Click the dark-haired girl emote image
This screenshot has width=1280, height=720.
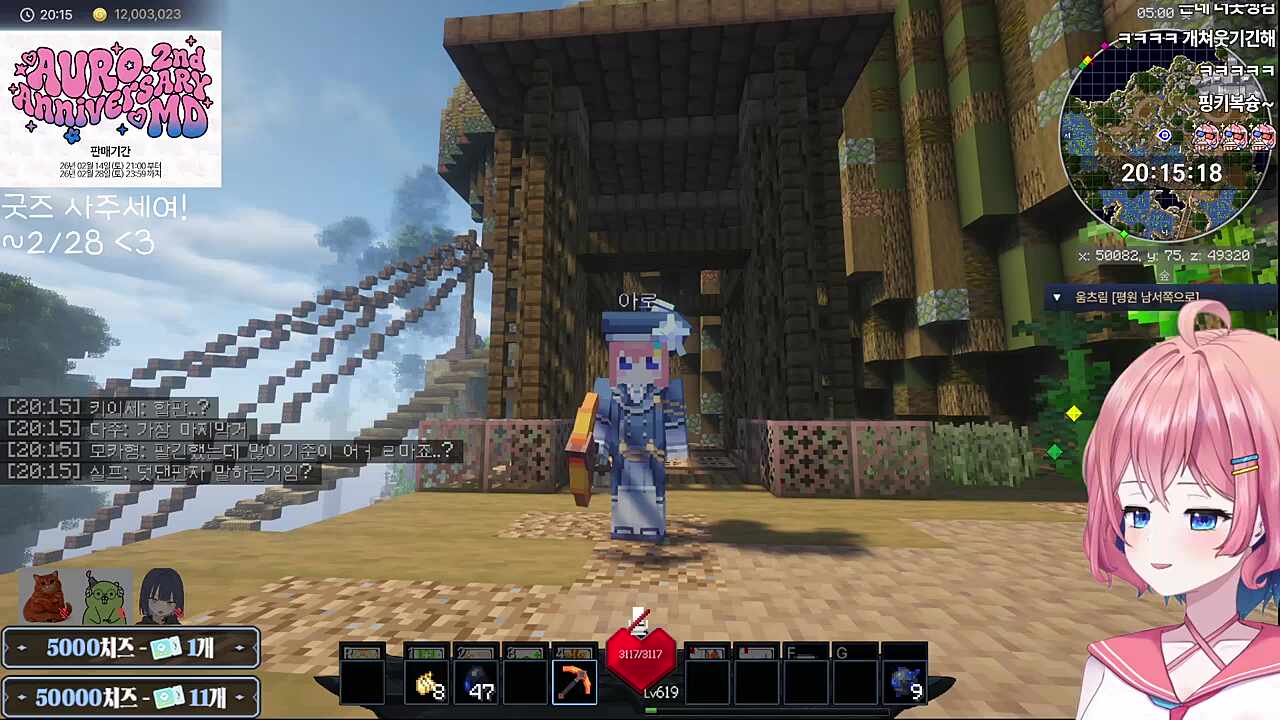pos(161,597)
